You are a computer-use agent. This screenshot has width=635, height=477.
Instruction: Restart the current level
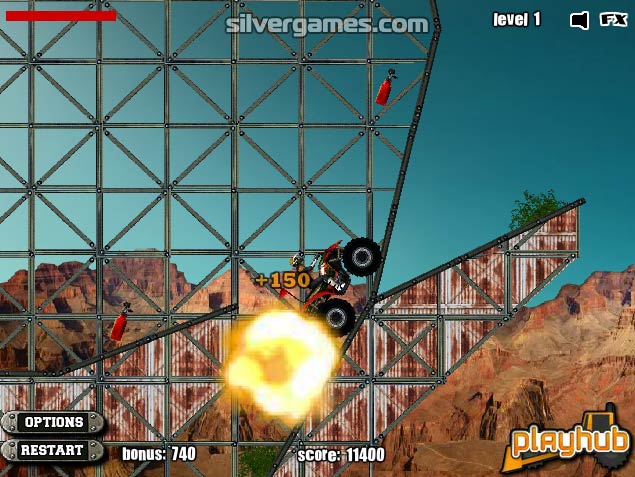[53, 450]
